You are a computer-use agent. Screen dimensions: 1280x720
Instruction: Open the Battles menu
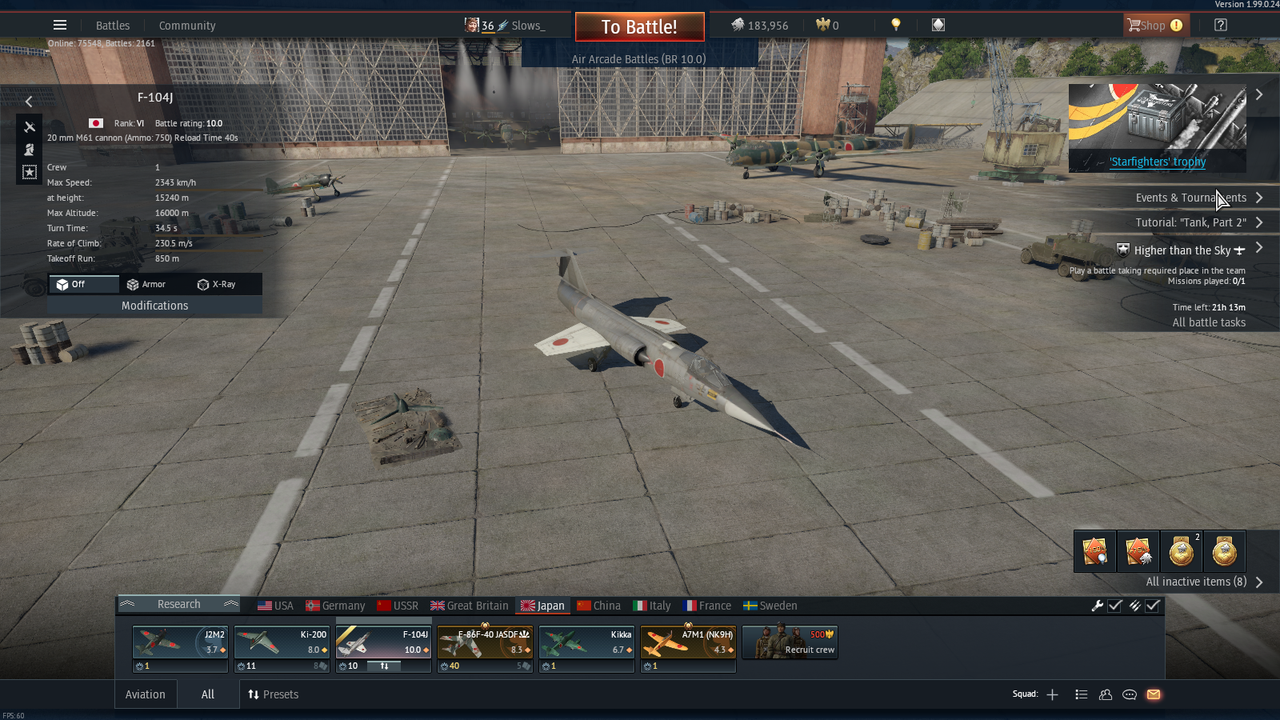point(113,26)
